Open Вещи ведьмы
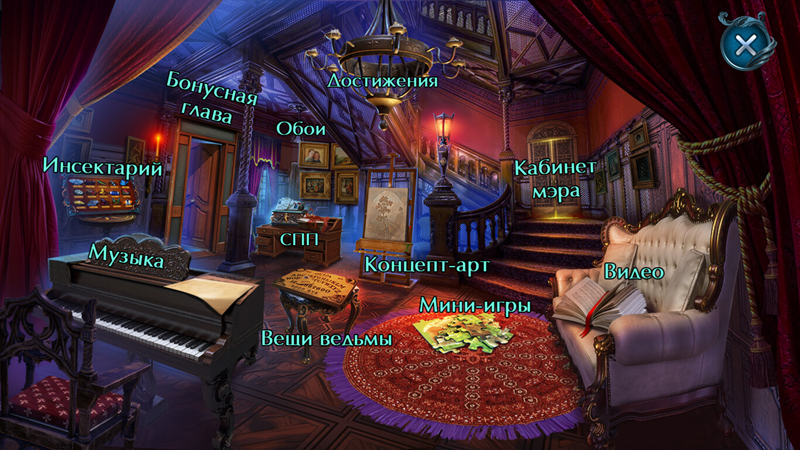 point(326,339)
